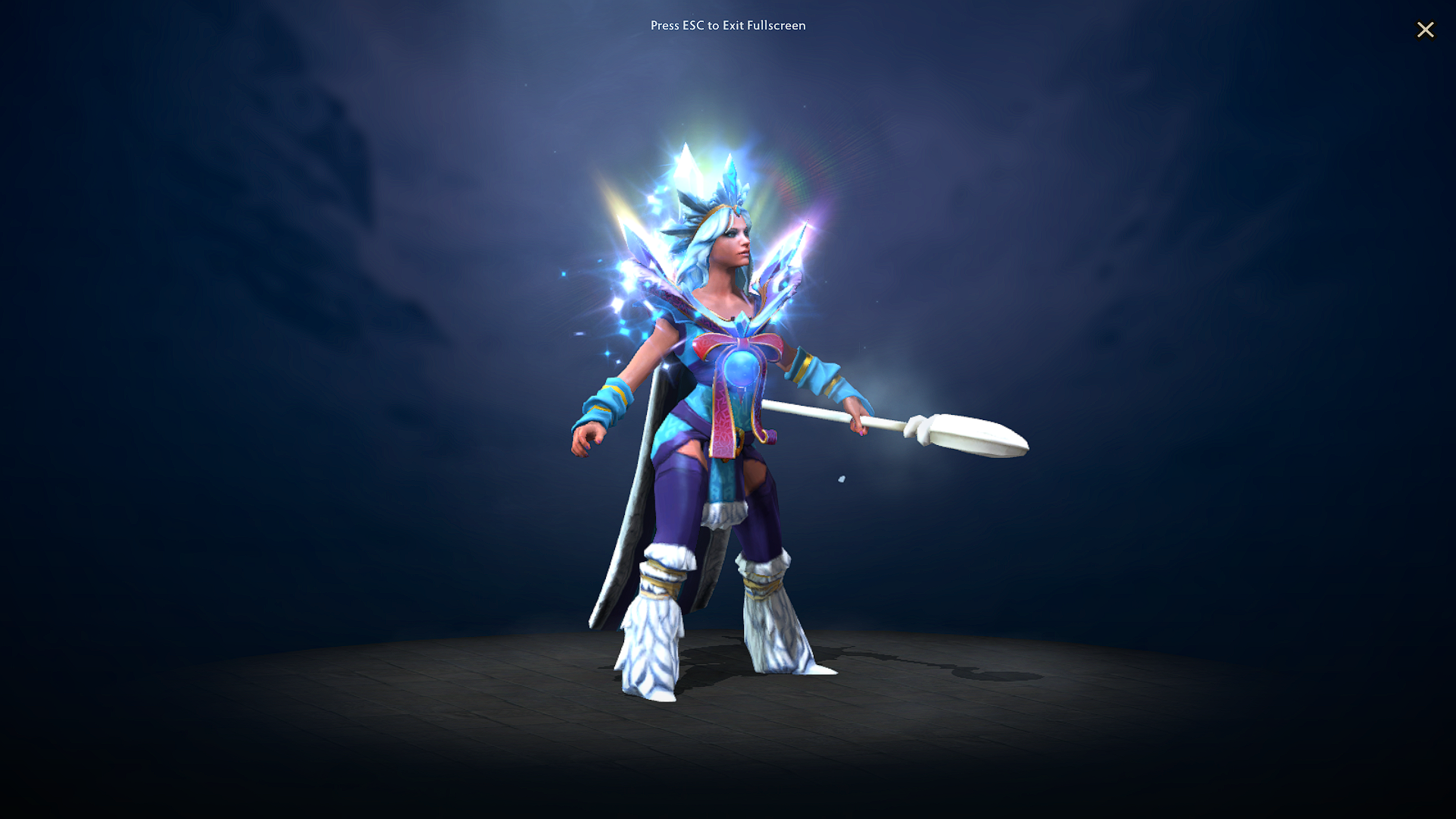The height and width of the screenshot is (819, 1456).
Task: Click the X close icon top right
Action: (x=1426, y=30)
